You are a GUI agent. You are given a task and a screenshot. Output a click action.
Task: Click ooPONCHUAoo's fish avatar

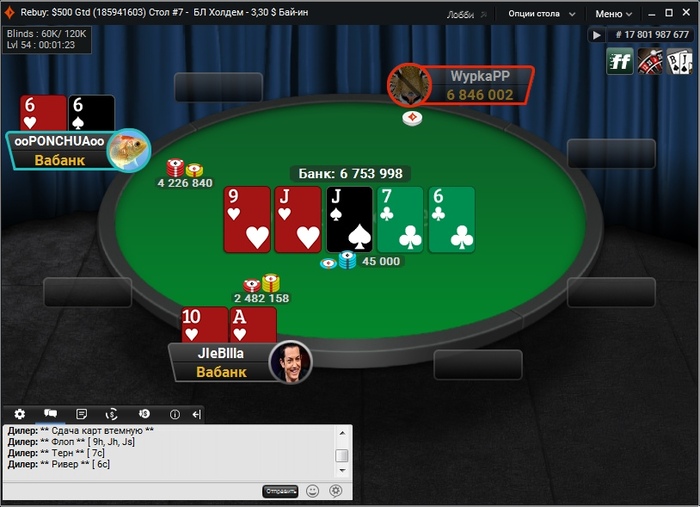[x=128, y=150]
